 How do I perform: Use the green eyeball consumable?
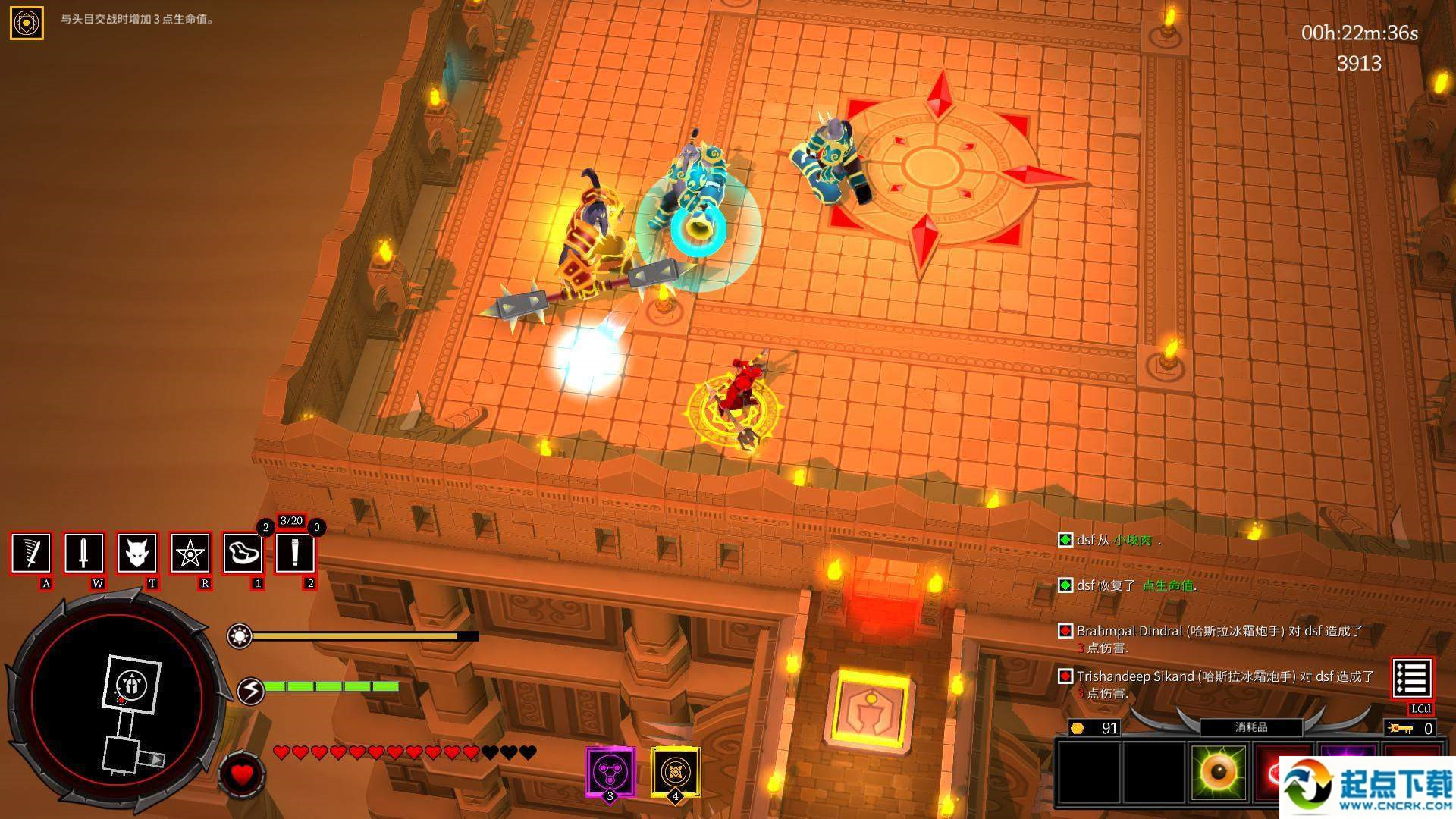[1218, 772]
